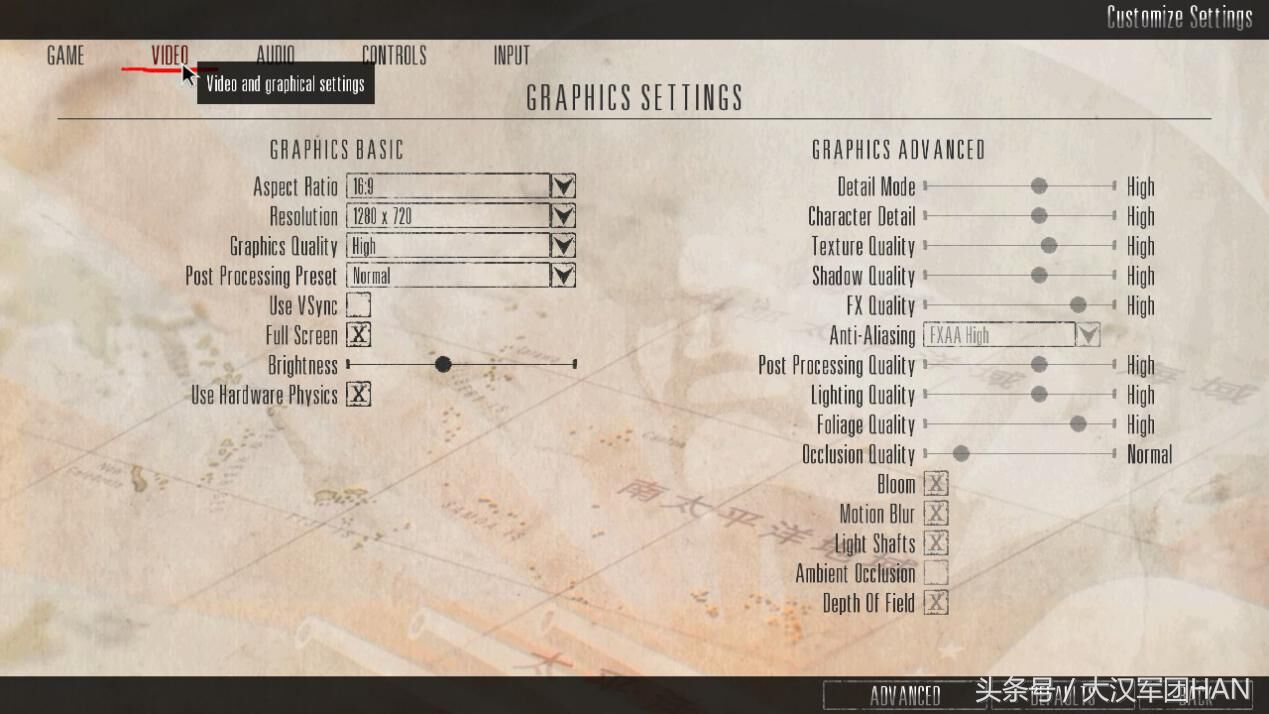Click the Brightness slider handle
Image resolution: width=1269 pixels, height=714 pixels.
(443, 365)
